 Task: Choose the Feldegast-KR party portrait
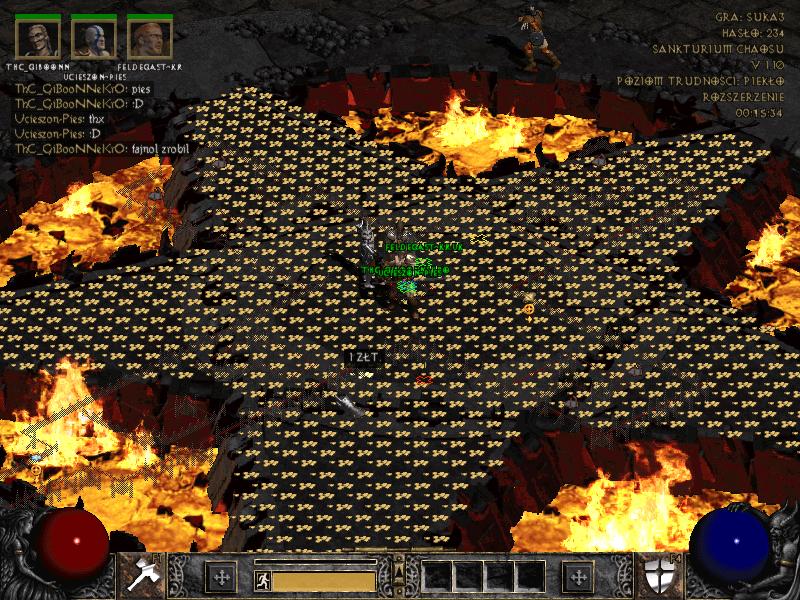point(147,38)
